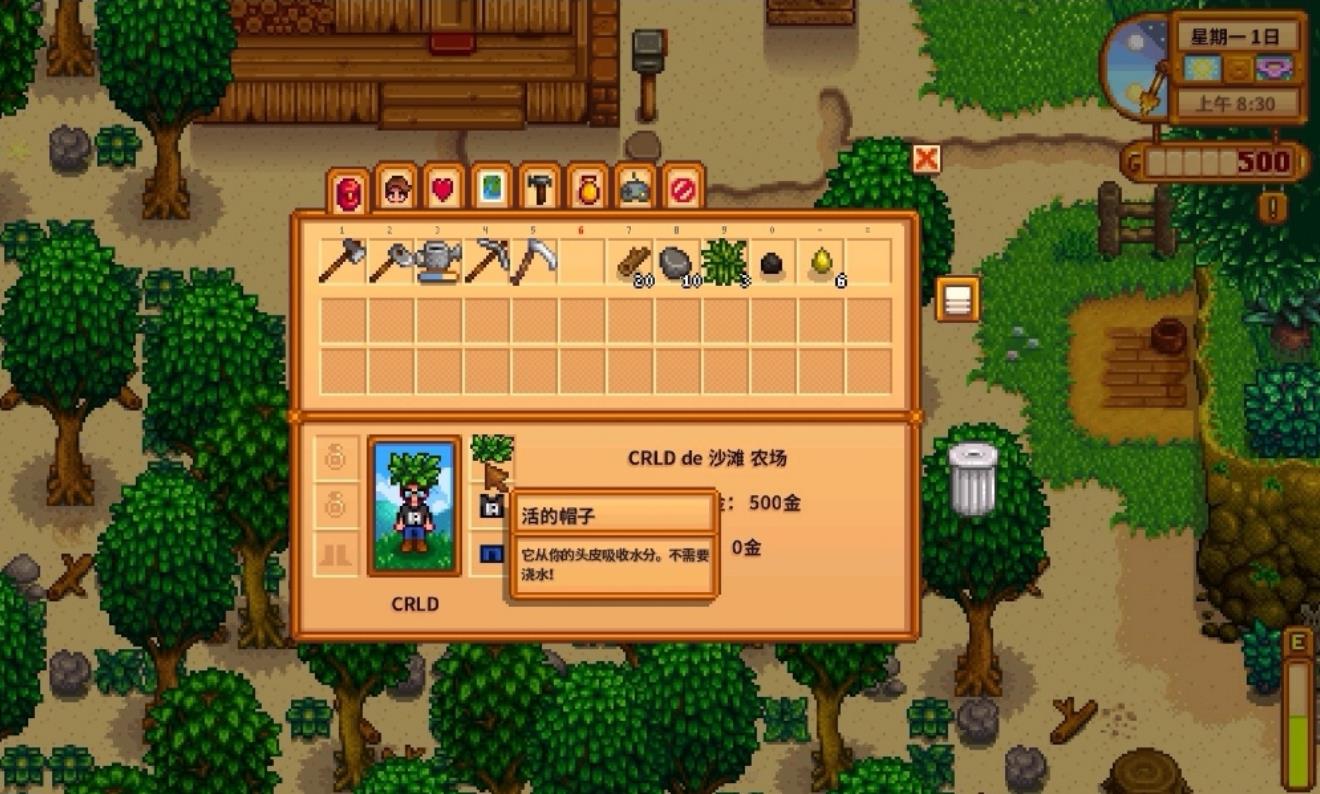Close the menu with the red X
Screen dimensions: 1320x794
click(927, 158)
